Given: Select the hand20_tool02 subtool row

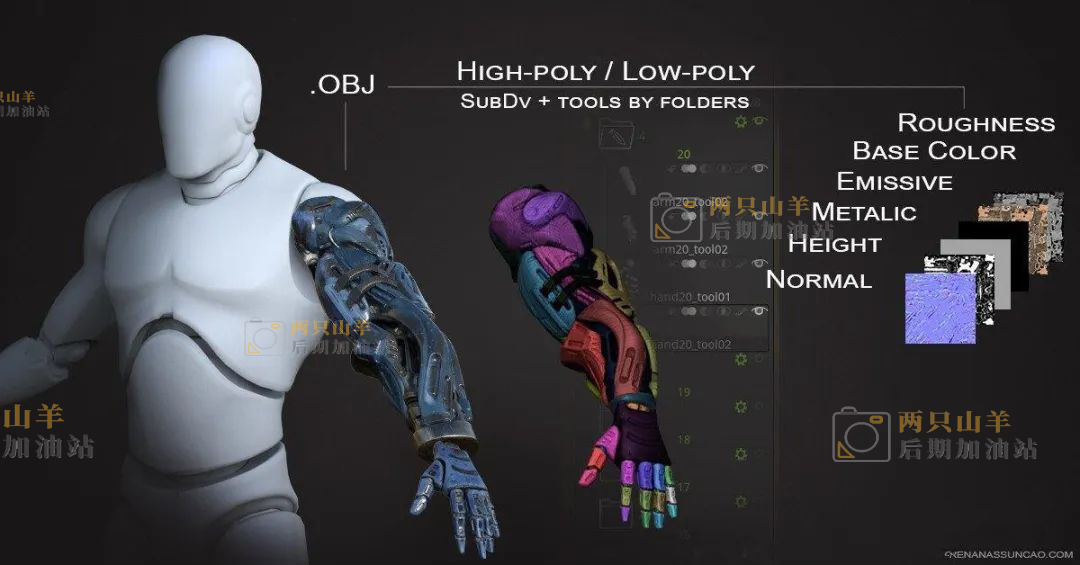Looking at the screenshot, I should [694, 344].
